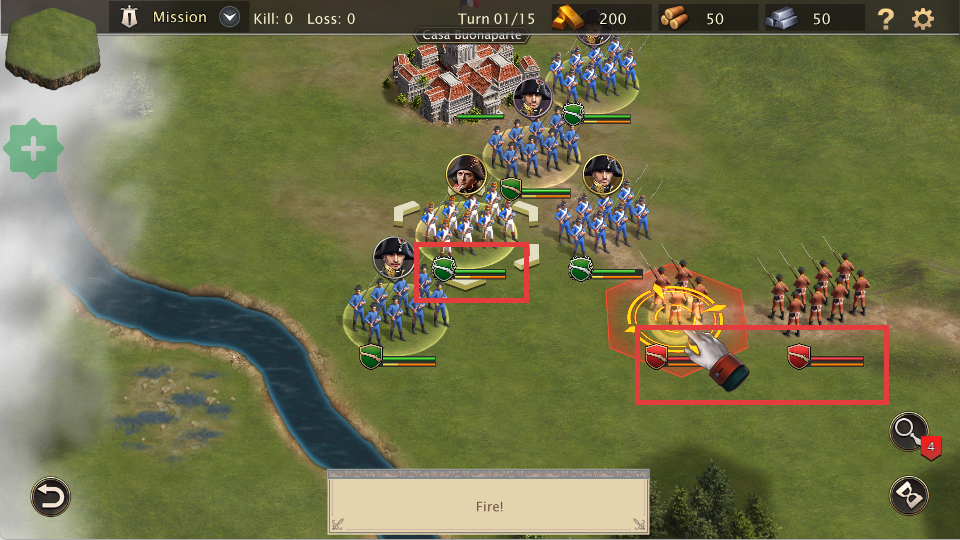This screenshot has height=540, width=960.
Task: Open the Mission helmet icon
Action: click(130, 17)
